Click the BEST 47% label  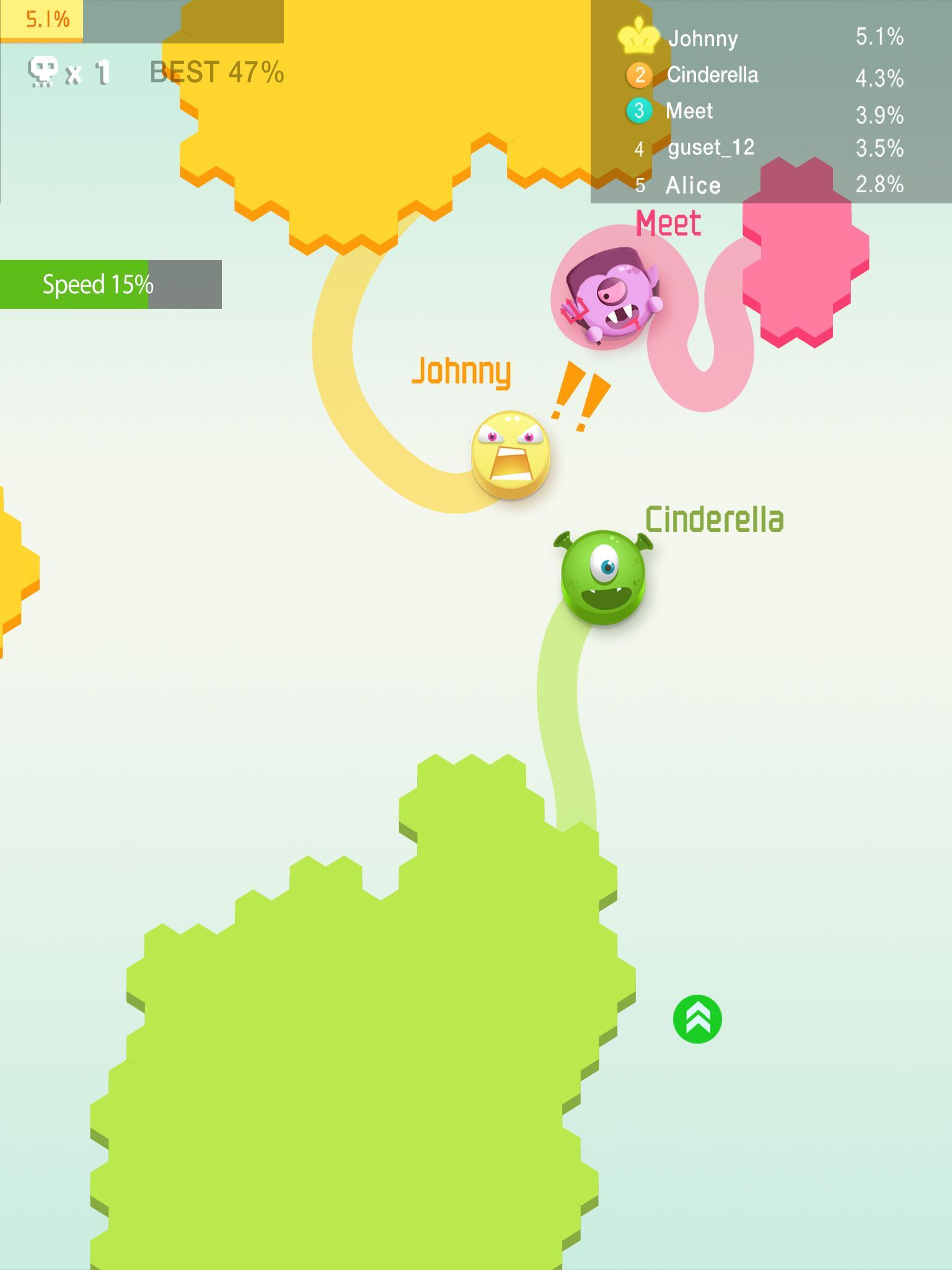[216, 73]
